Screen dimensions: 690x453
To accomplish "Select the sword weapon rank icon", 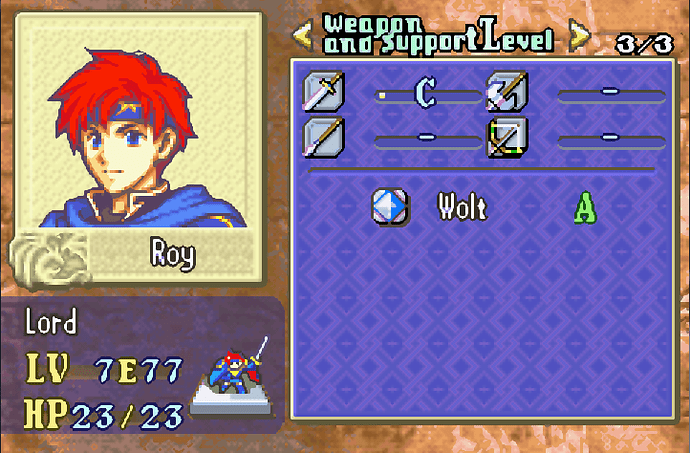I will pos(324,94).
